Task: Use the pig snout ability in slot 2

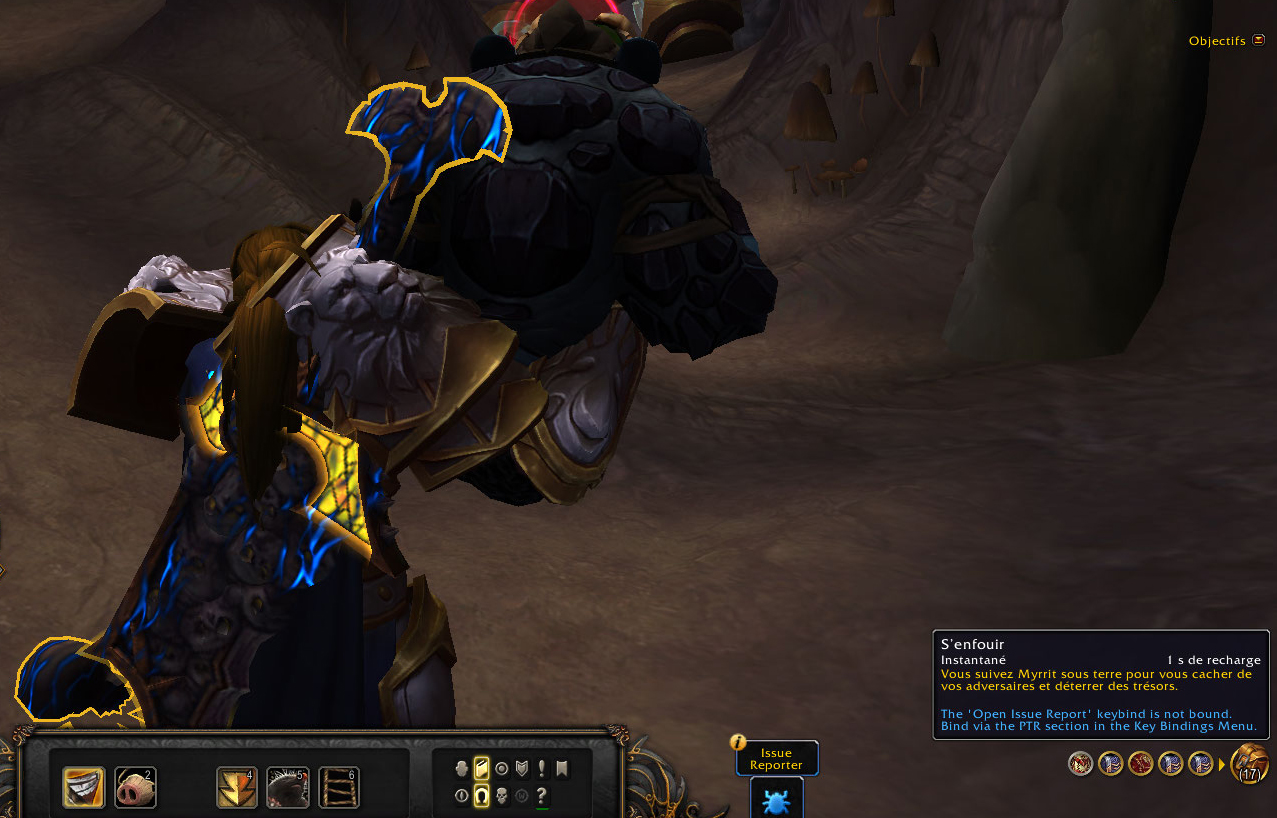Action: (135, 787)
